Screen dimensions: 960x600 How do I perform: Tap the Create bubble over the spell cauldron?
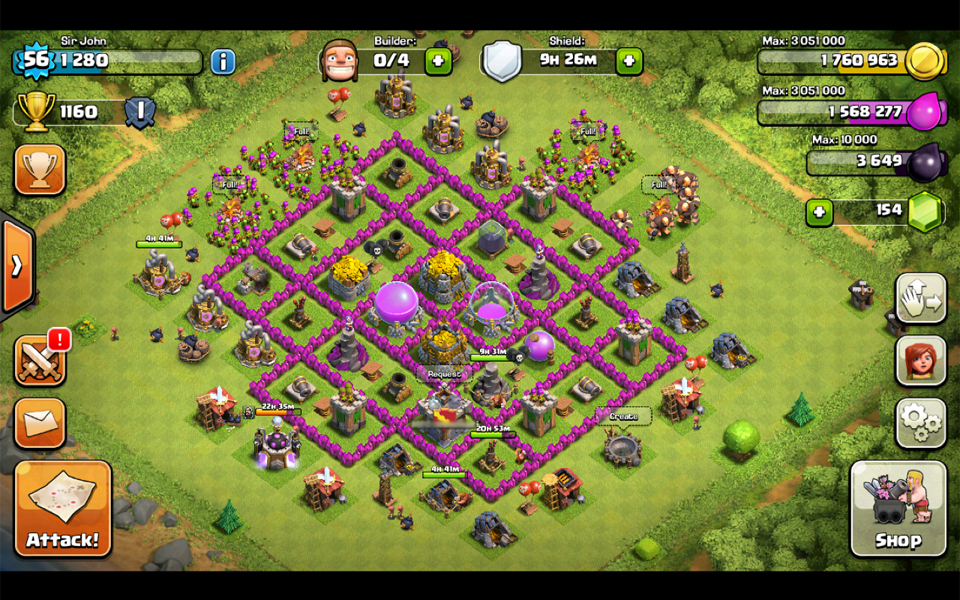point(623,415)
